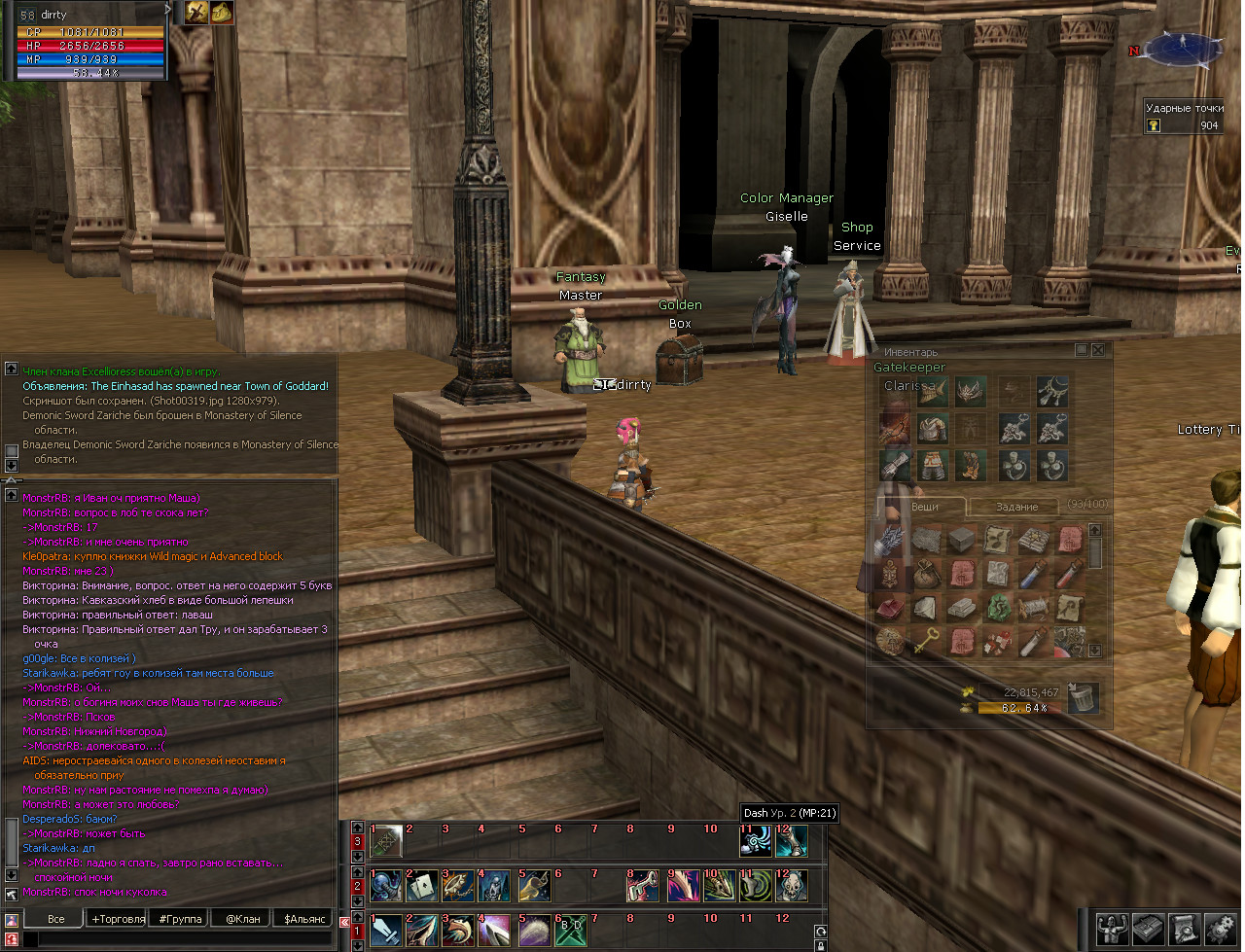The height and width of the screenshot is (952, 1245).
Task: Select the golden heart key item
Action: point(926,642)
